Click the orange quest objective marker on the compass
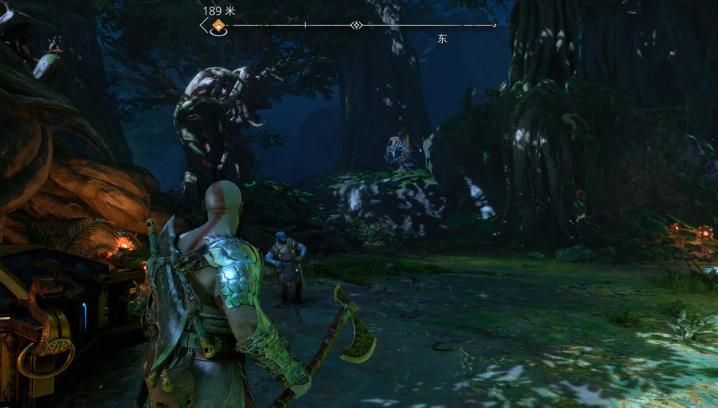718x408 pixels. point(216,26)
